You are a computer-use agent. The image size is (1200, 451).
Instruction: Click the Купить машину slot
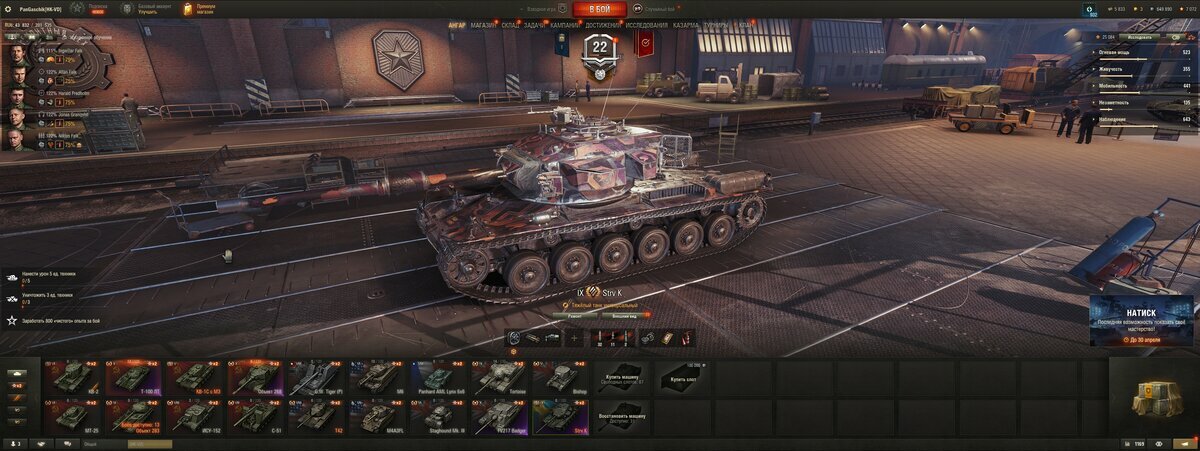[622, 377]
